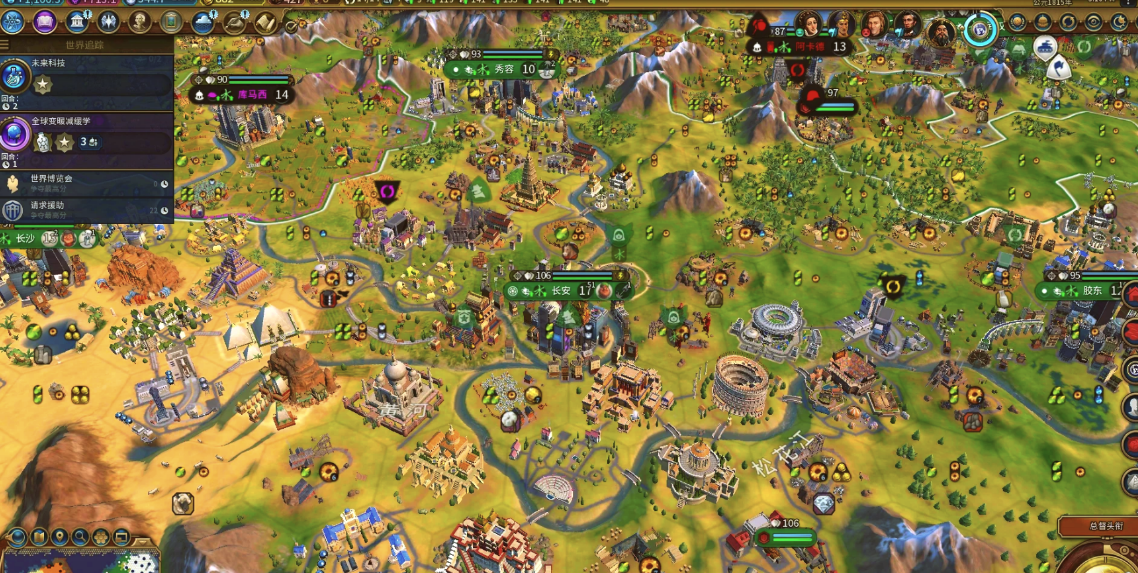Select the 库马西 city banner
The image size is (1138, 573).
[x=250, y=95]
